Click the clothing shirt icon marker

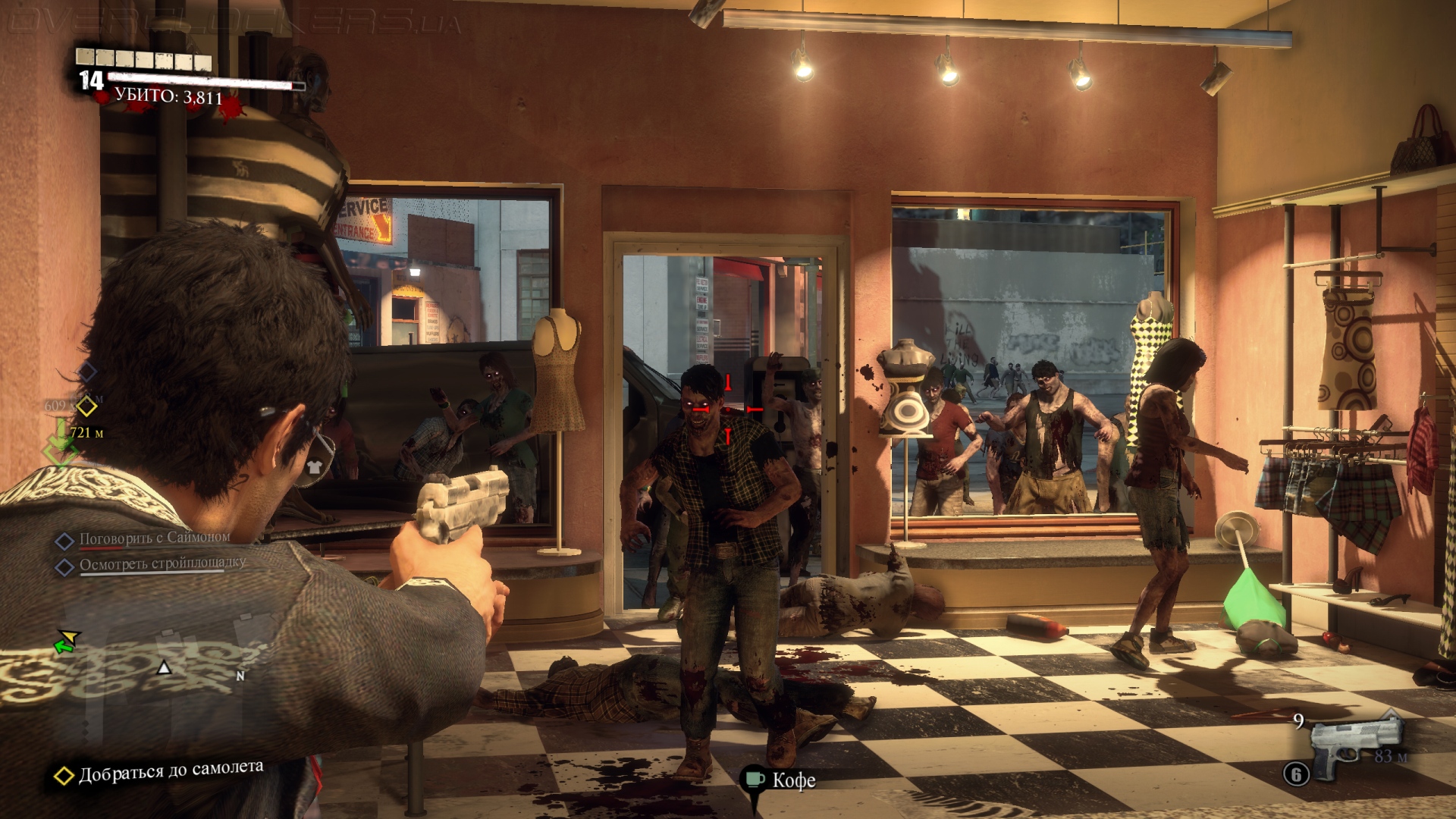click(315, 466)
